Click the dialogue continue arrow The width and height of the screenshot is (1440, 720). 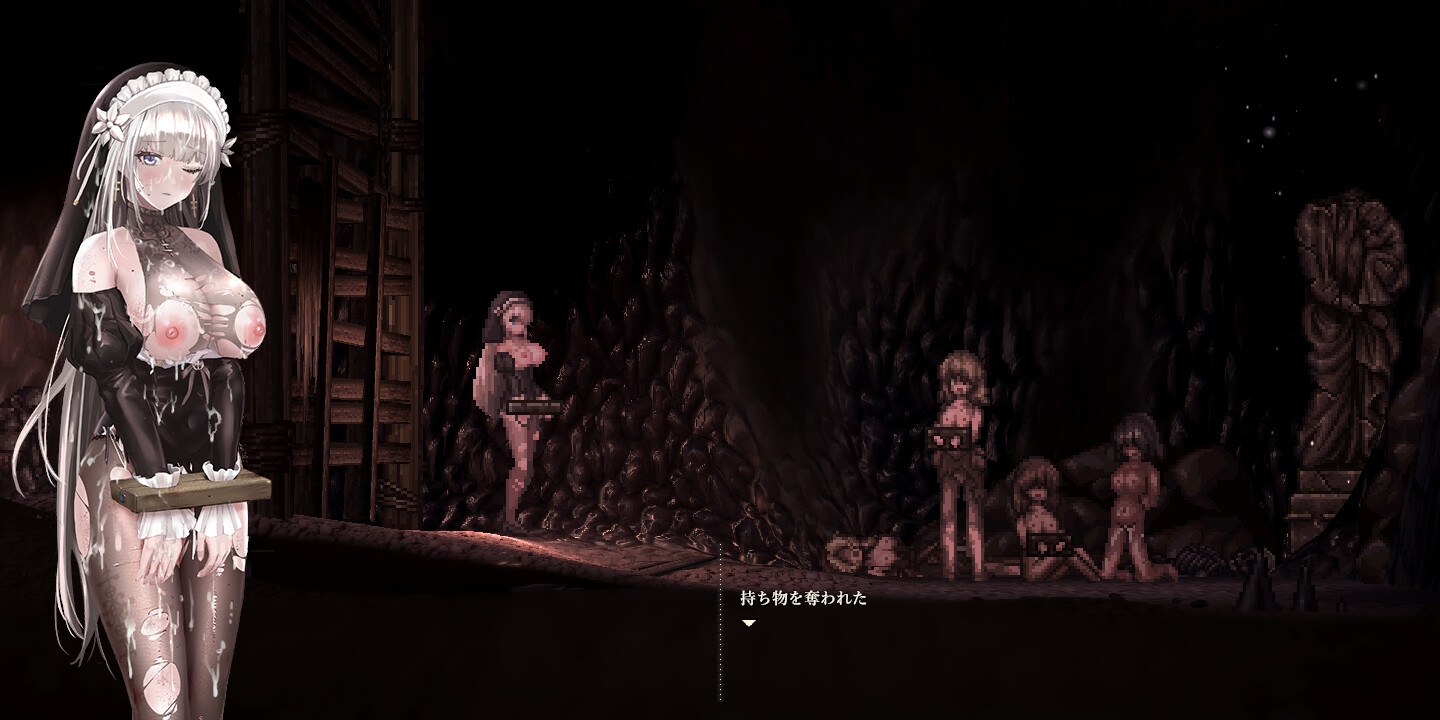pos(748,623)
